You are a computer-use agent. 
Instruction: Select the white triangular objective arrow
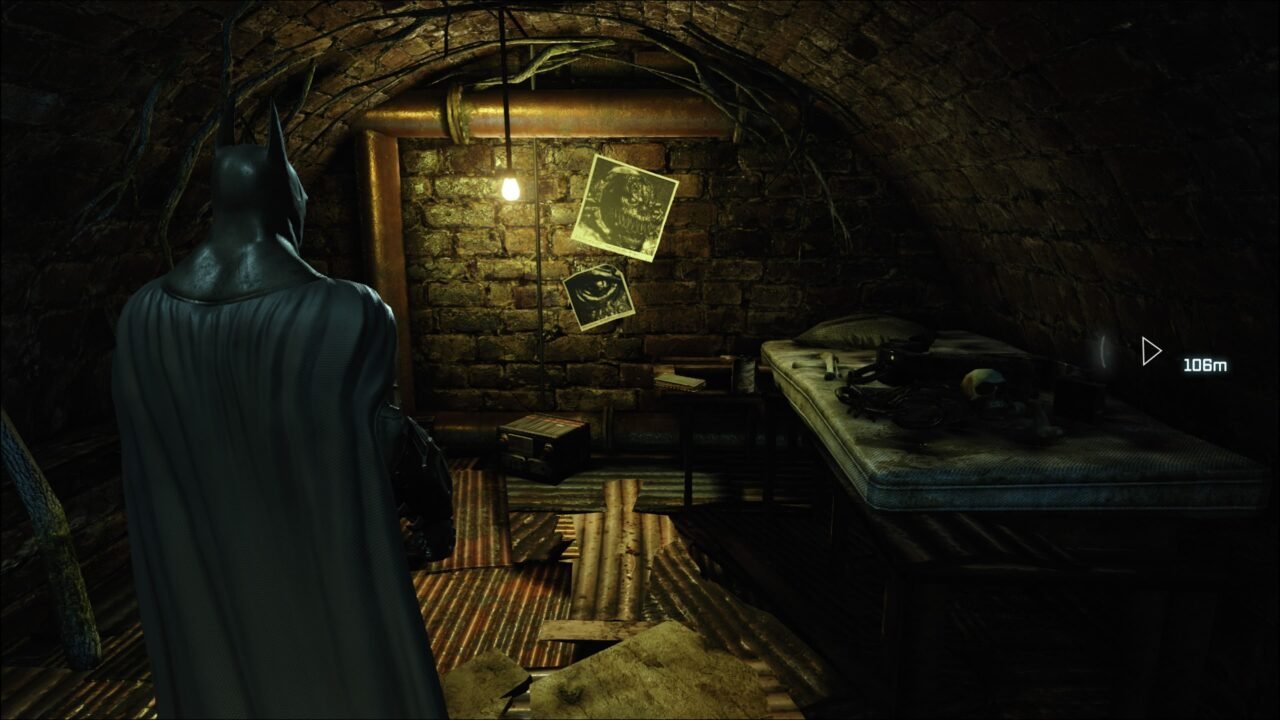1150,352
